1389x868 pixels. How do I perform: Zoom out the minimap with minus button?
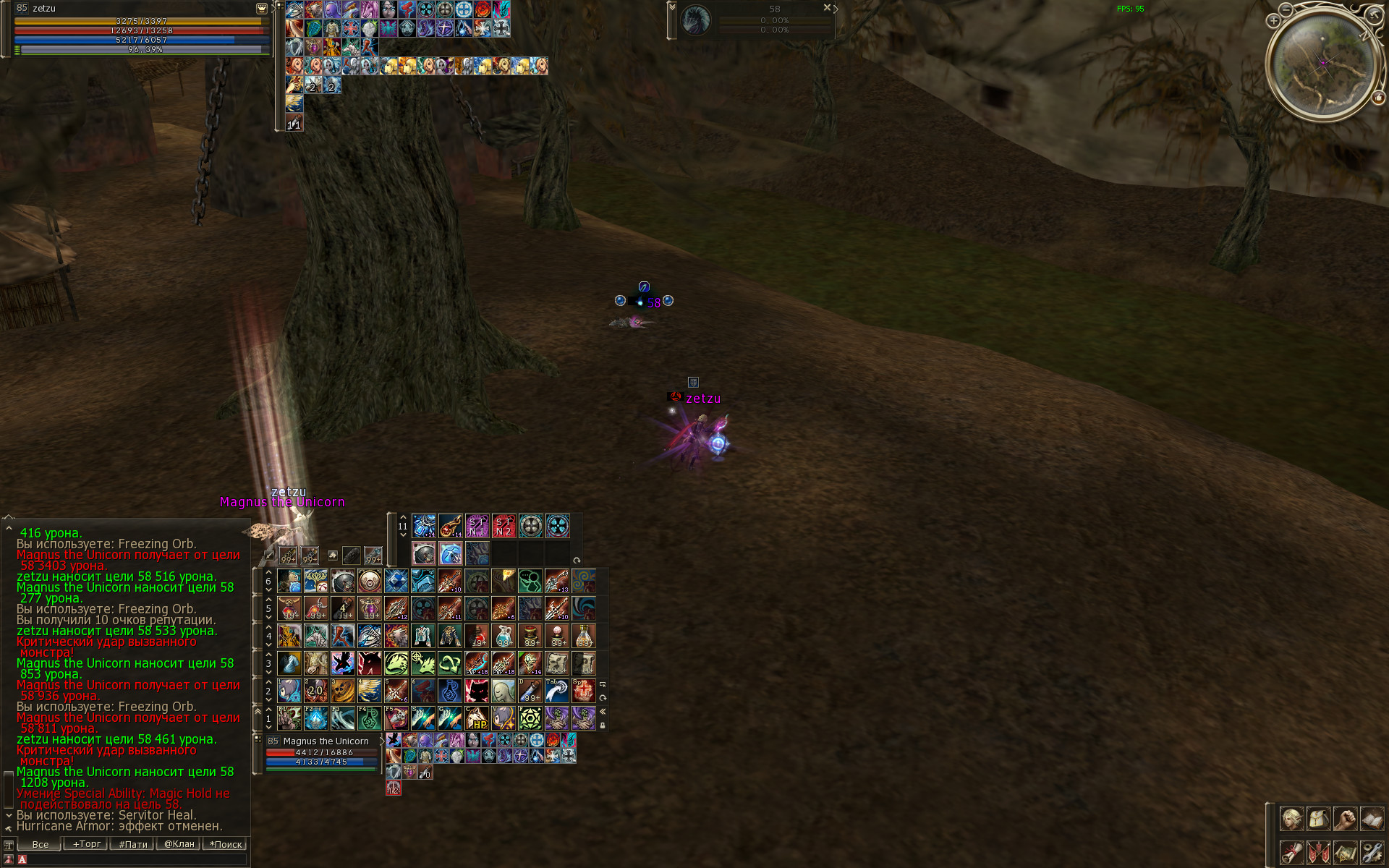click(1286, 9)
